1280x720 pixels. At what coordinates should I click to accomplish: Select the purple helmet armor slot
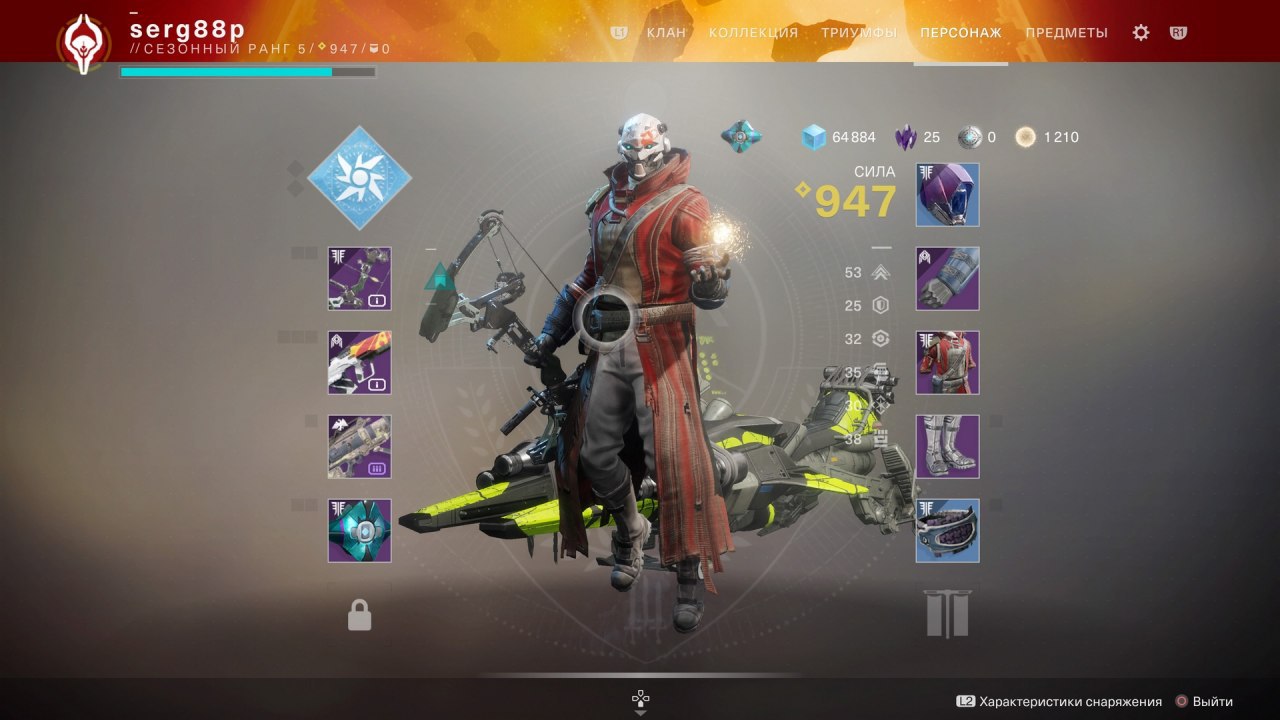point(947,195)
